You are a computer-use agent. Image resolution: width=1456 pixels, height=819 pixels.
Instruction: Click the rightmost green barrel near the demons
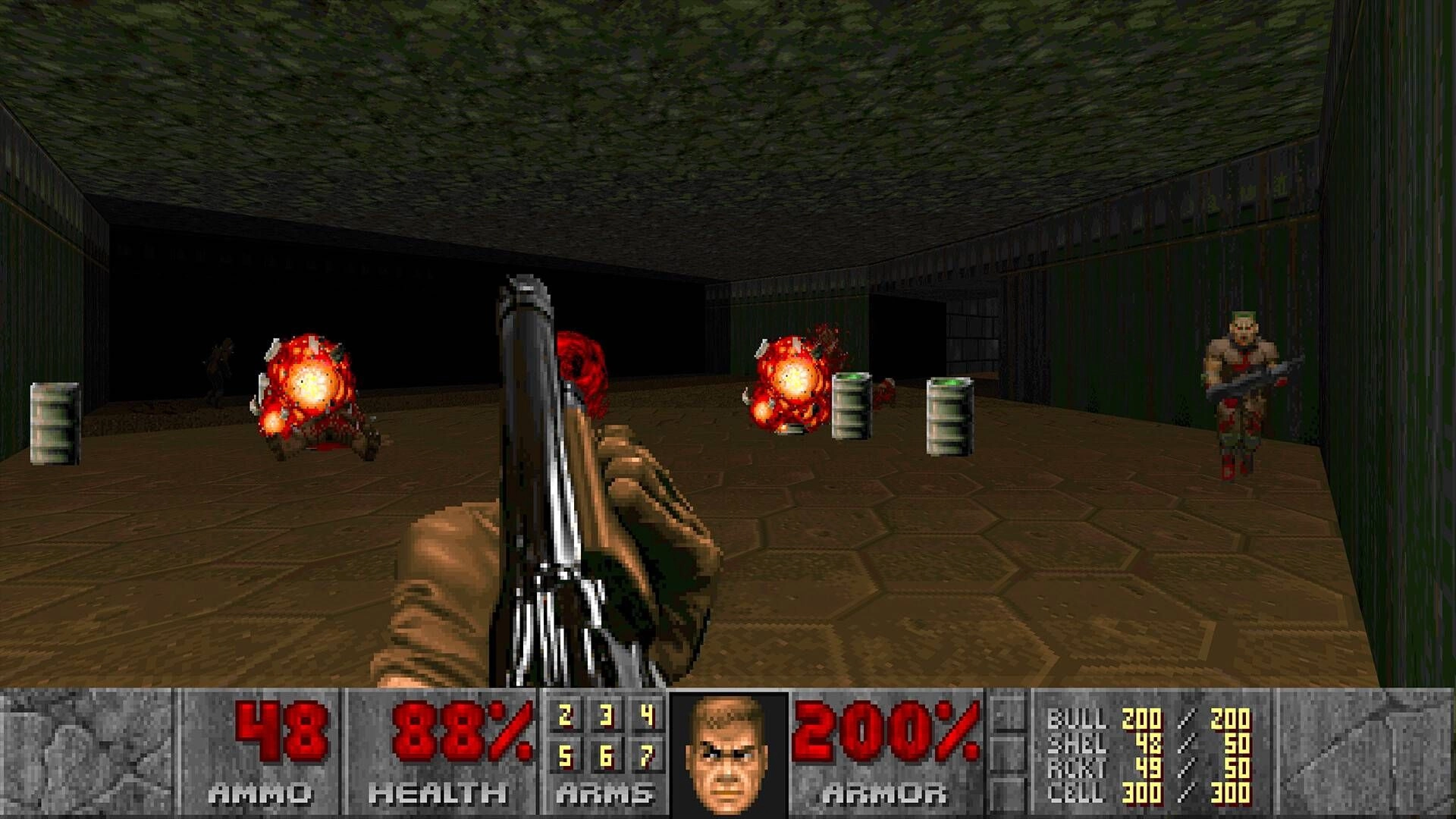point(948,417)
